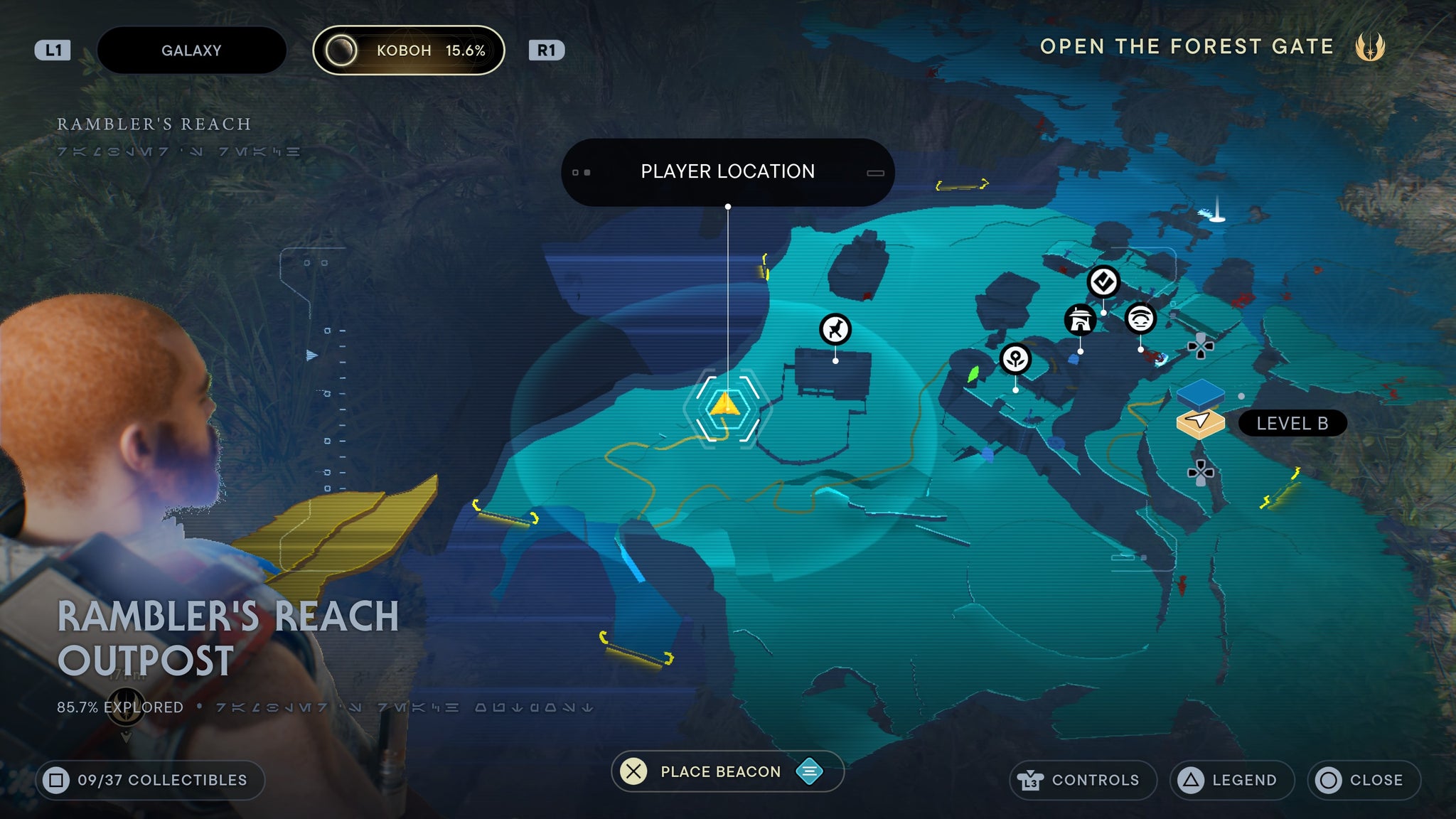Click the Player Location tooltip label
This screenshot has width=1456, height=819.
(727, 172)
